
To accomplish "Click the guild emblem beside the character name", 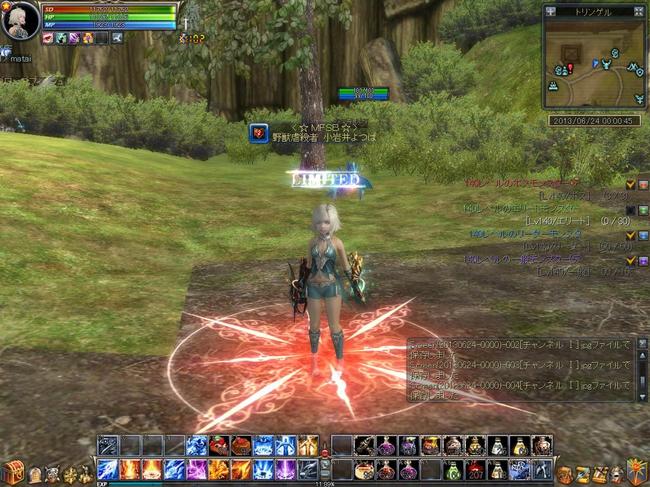I will tap(258, 133).
